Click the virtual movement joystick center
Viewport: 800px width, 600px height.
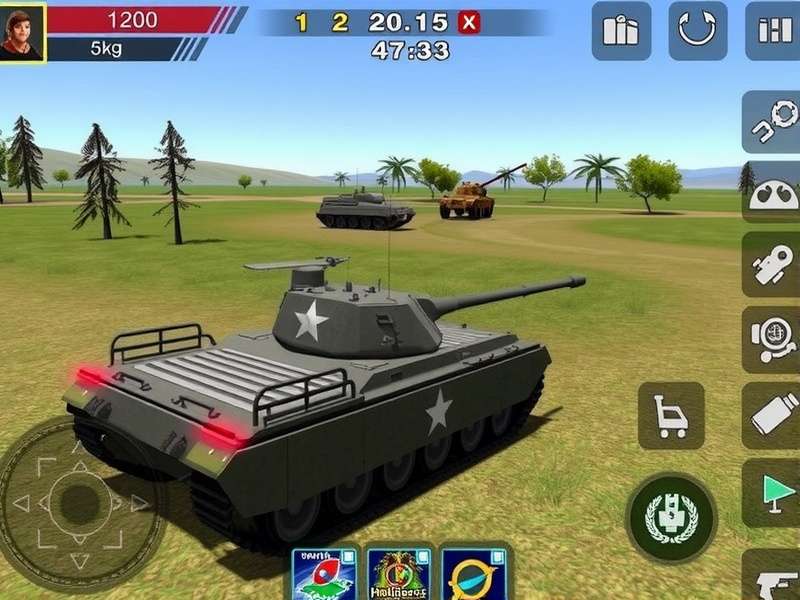coord(72,497)
